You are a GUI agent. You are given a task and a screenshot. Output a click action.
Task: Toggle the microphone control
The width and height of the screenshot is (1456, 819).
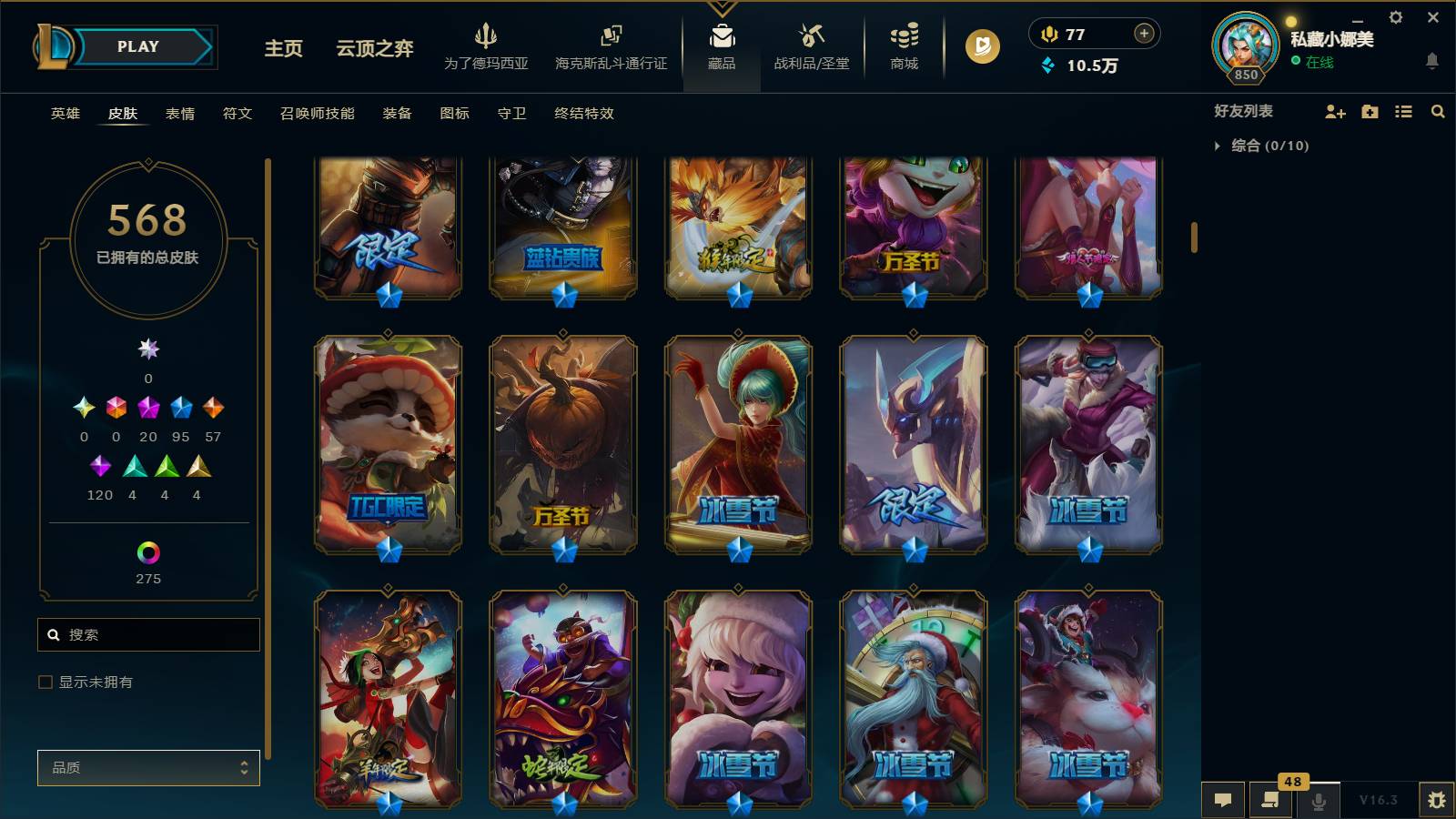(1318, 800)
